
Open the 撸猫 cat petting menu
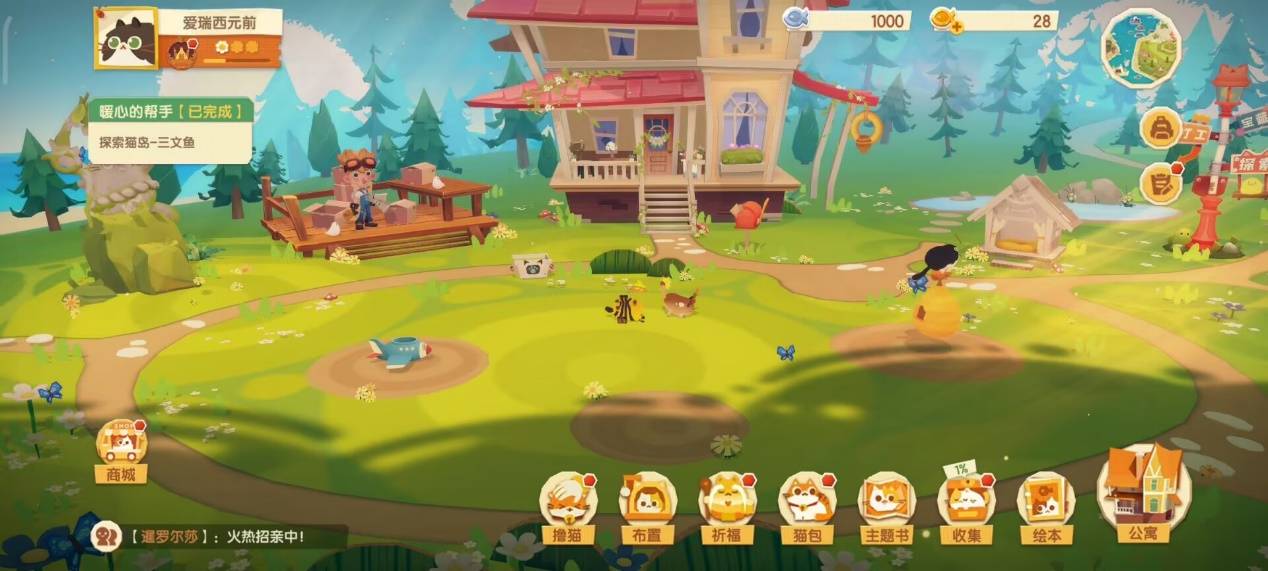click(x=567, y=503)
